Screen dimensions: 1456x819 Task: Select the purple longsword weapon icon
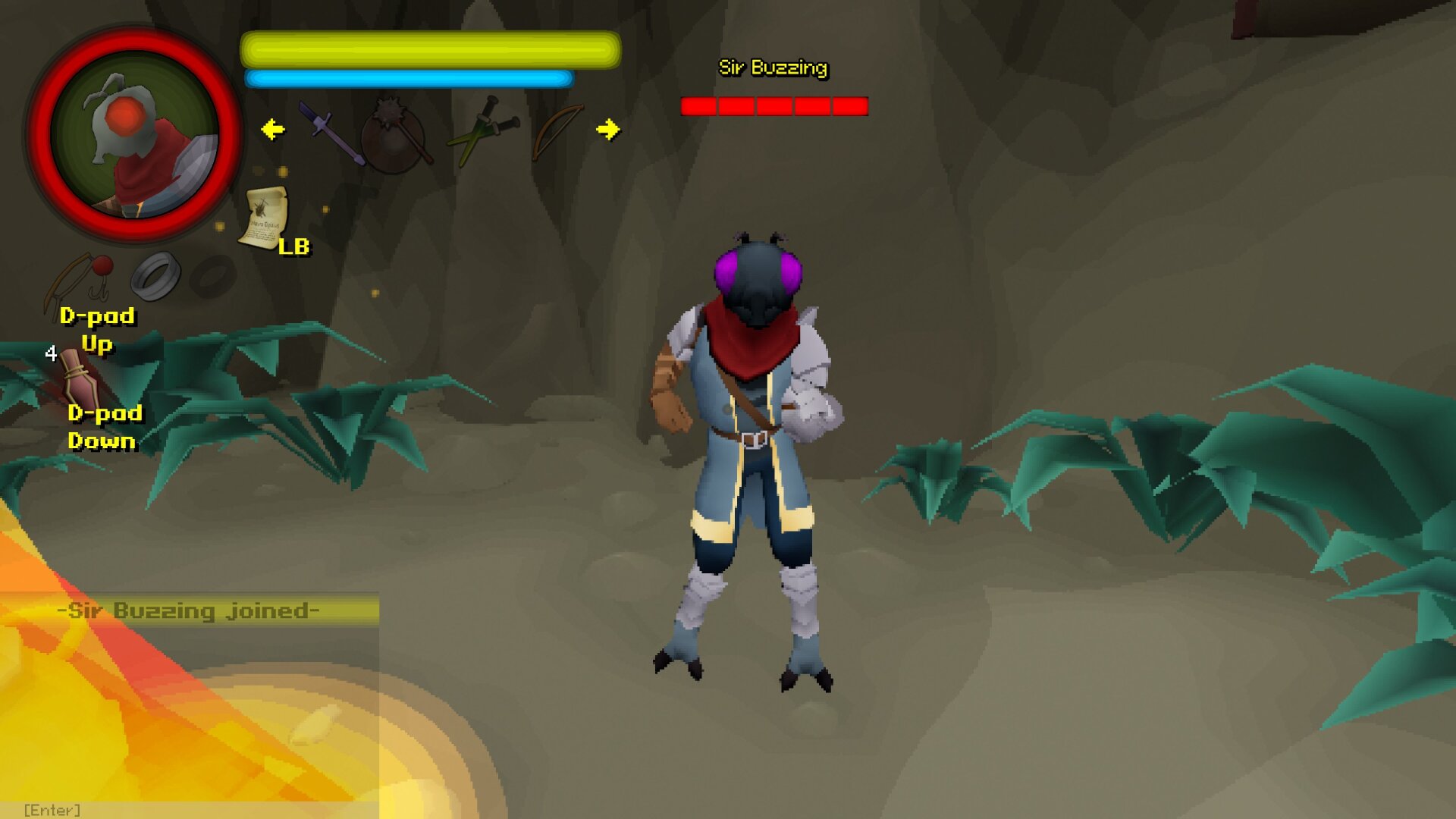click(331, 133)
